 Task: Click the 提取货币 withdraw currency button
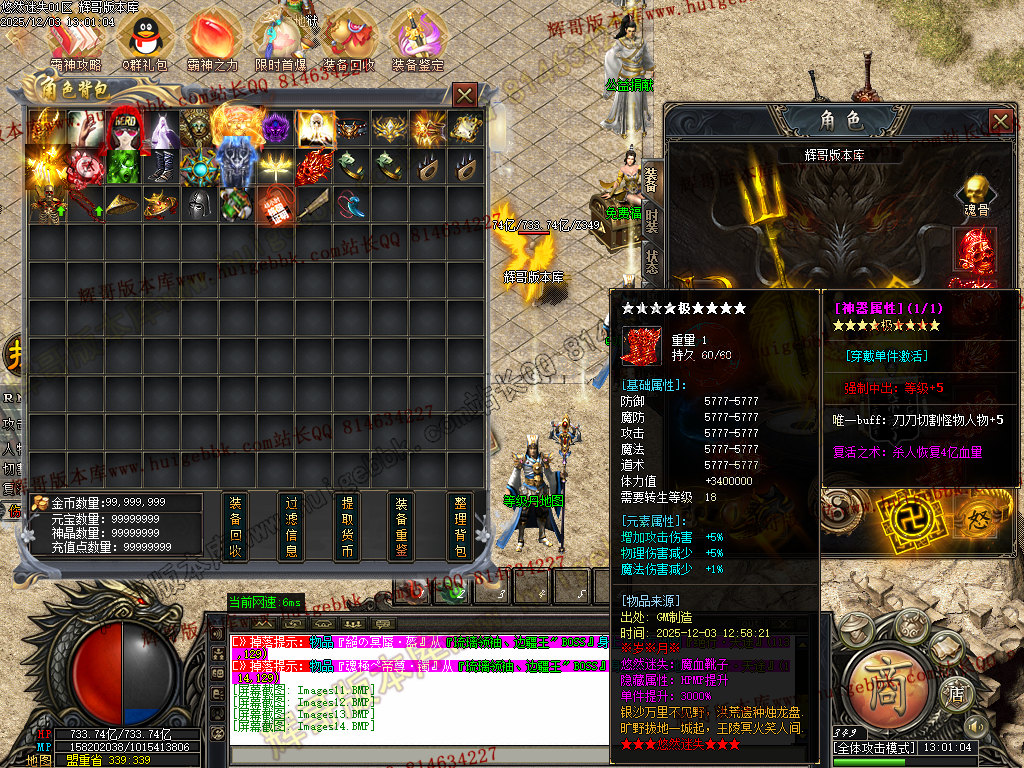point(347,527)
